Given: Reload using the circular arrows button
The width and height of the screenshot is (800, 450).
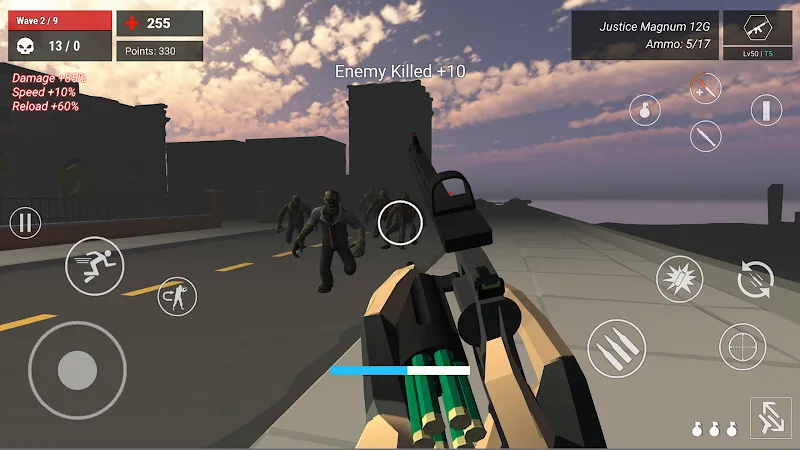Looking at the screenshot, I should pyautogui.click(x=755, y=279).
